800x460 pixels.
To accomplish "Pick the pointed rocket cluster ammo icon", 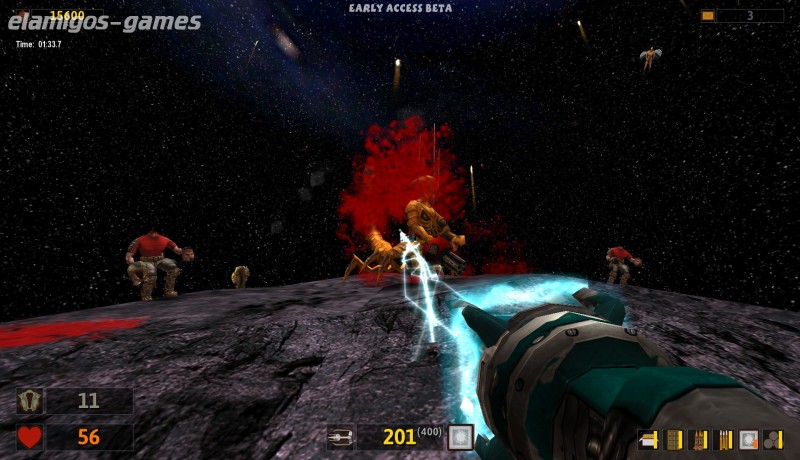I will point(698,439).
